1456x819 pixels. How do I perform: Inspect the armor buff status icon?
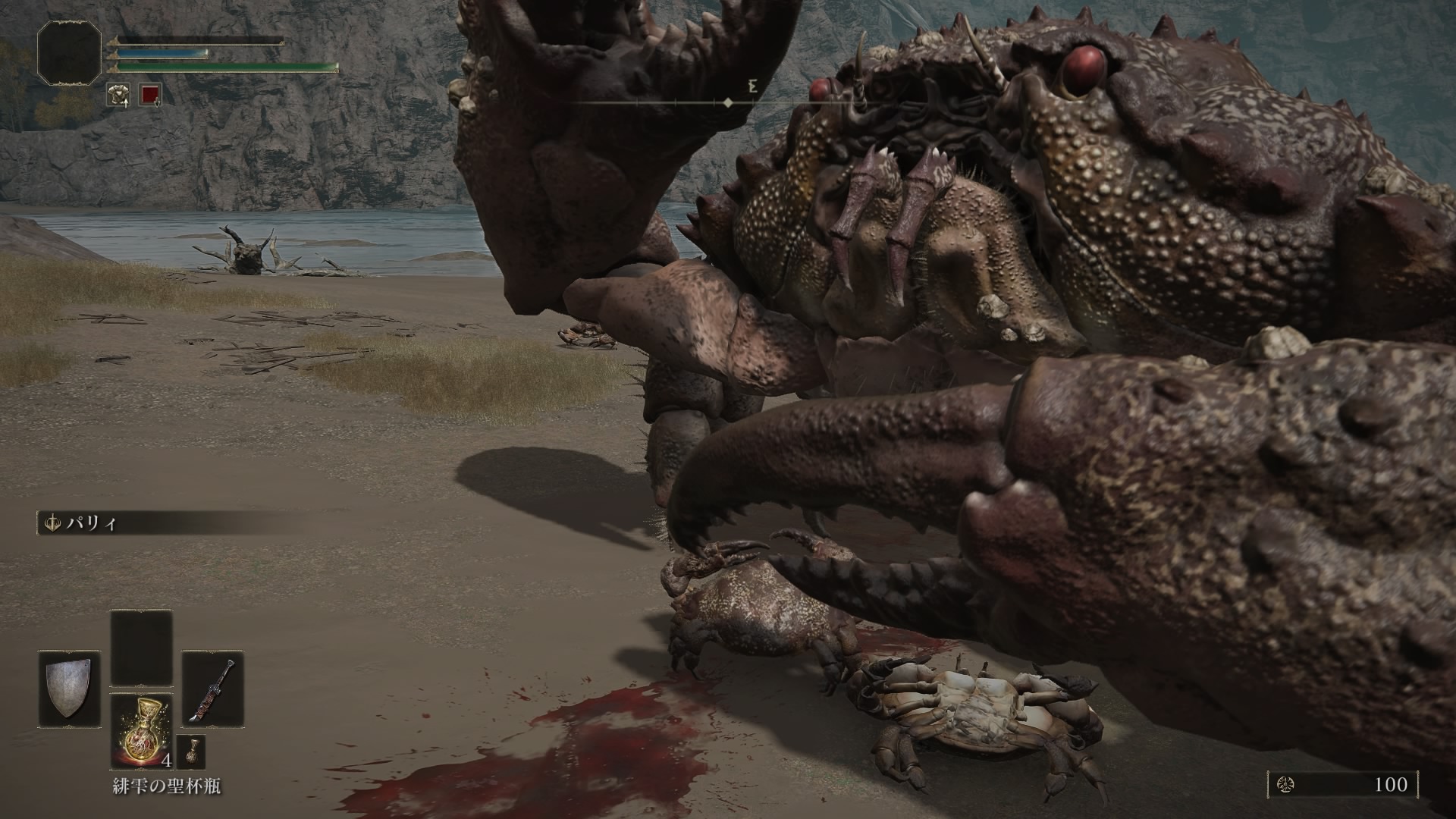pyautogui.click(x=118, y=95)
